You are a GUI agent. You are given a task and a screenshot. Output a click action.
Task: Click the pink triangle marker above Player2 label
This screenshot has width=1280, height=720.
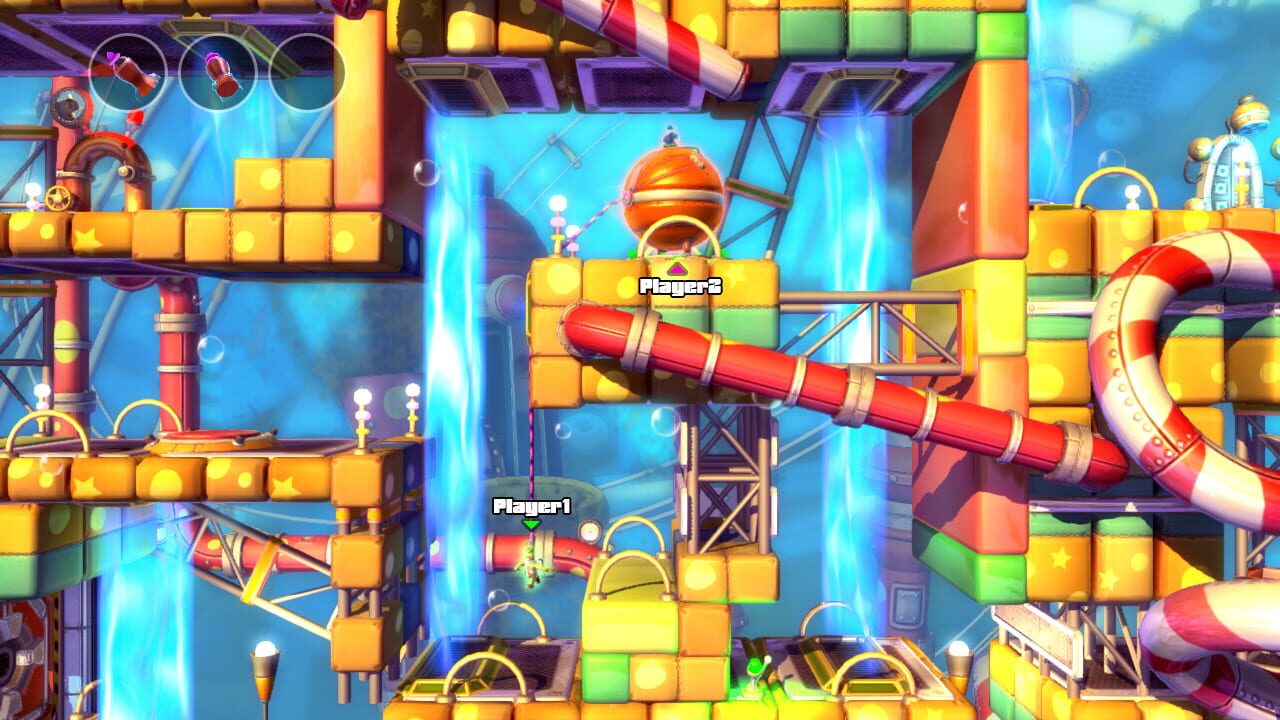point(680,268)
